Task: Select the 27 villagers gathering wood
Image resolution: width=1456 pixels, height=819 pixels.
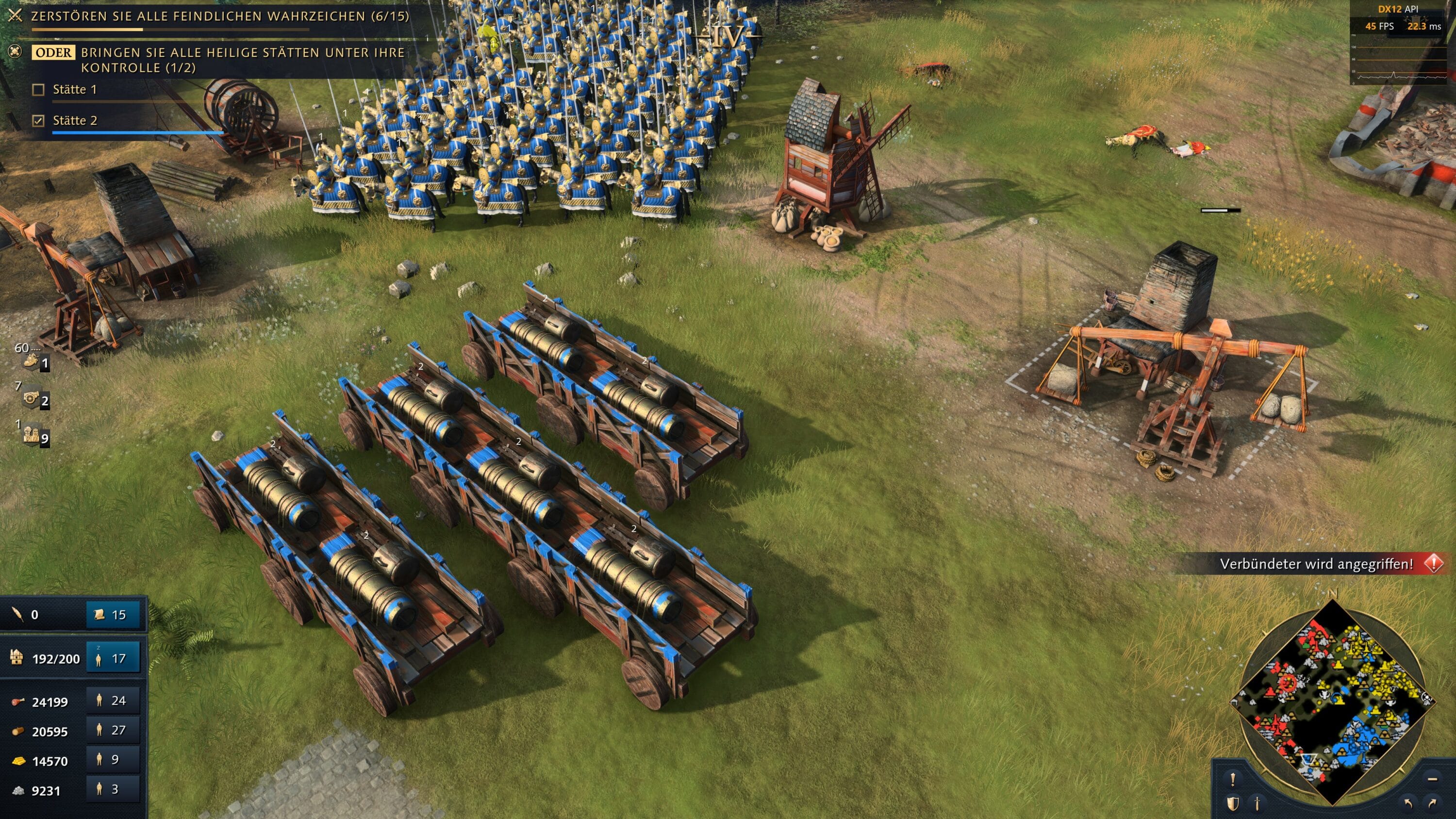Action: click(x=113, y=730)
